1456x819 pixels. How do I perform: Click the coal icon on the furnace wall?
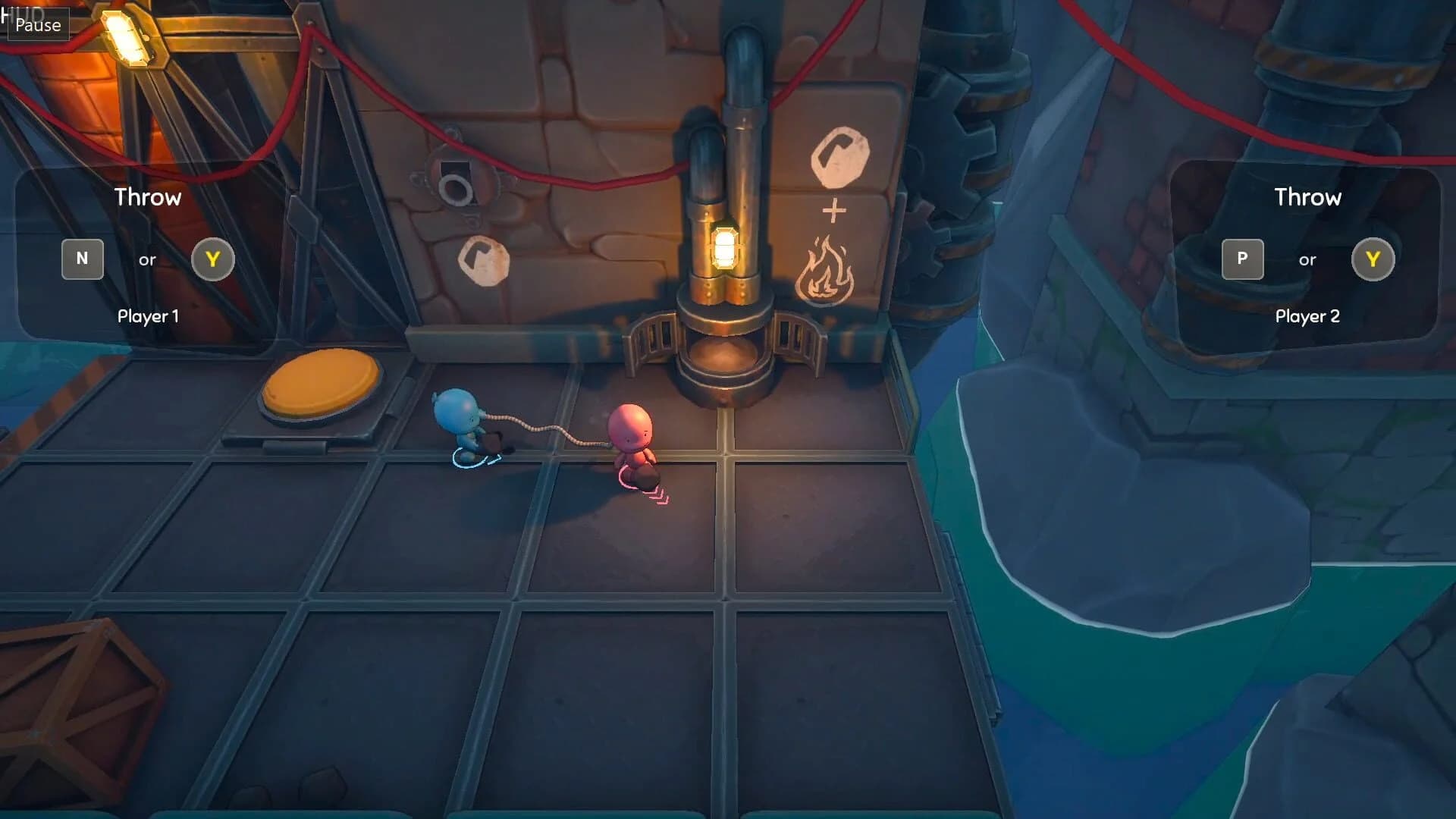point(839,157)
